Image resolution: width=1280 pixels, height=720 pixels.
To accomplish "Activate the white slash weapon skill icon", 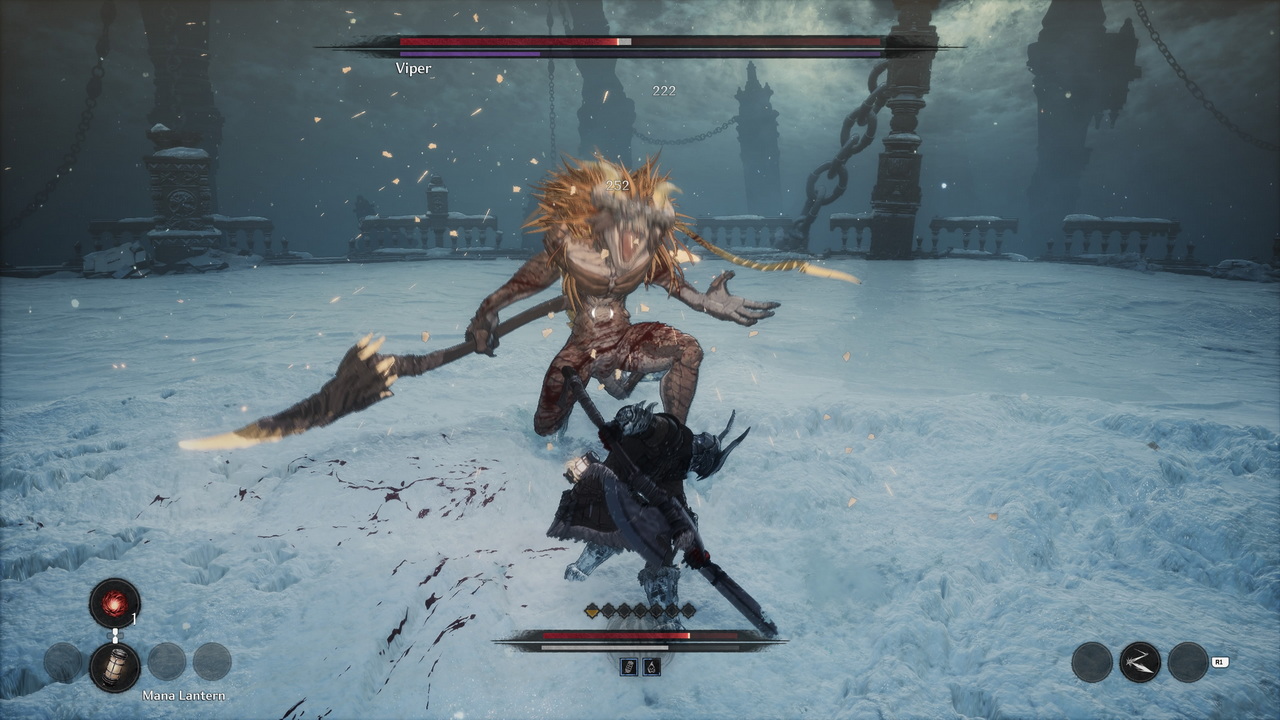I will 1139,662.
